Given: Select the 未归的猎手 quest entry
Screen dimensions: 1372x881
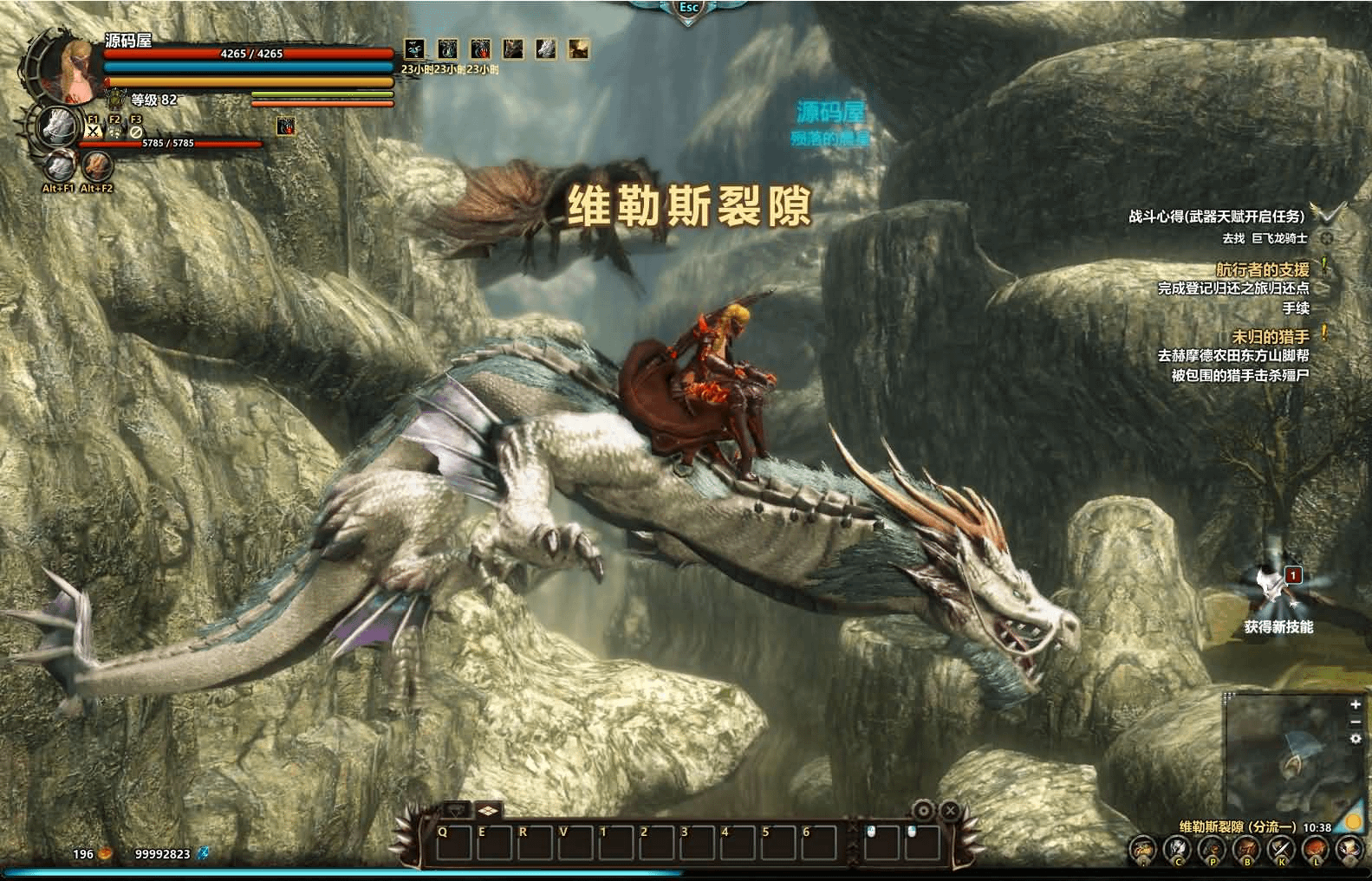Looking at the screenshot, I should tap(1270, 336).
